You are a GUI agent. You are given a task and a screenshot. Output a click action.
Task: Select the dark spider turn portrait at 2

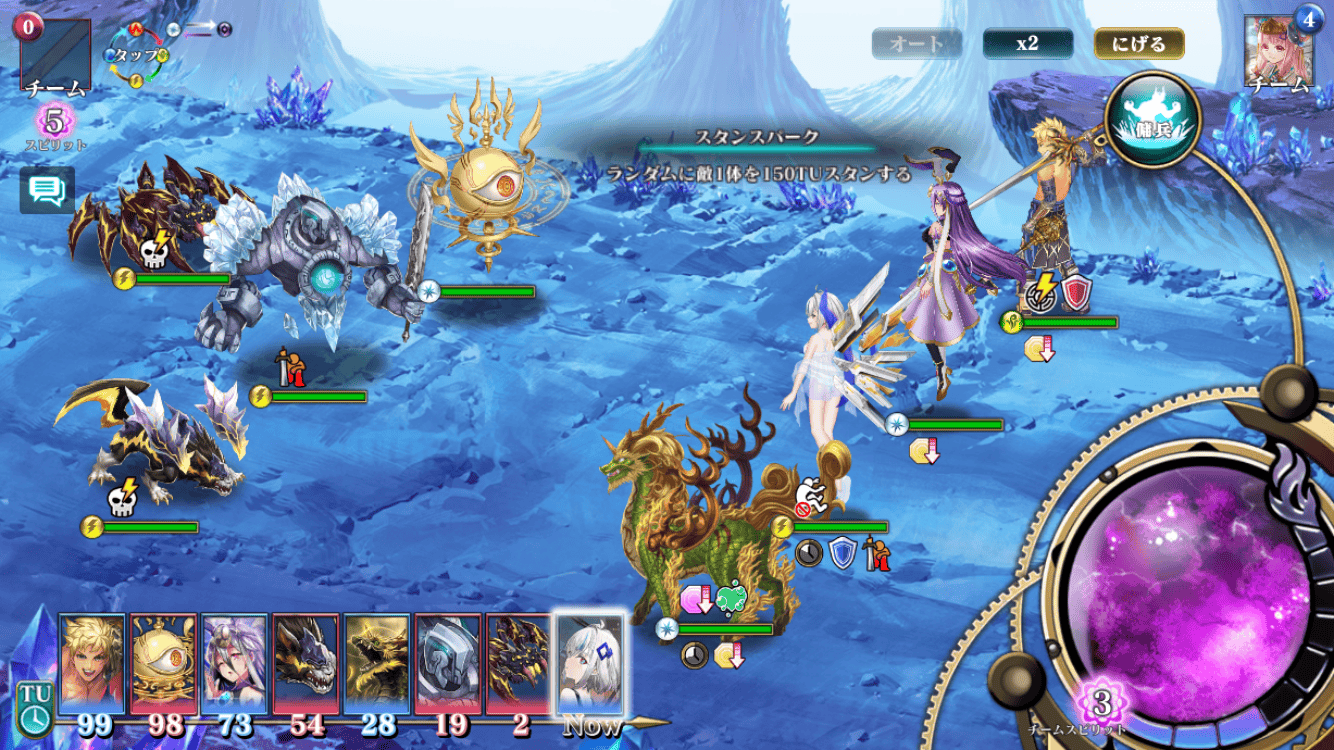(x=518, y=664)
